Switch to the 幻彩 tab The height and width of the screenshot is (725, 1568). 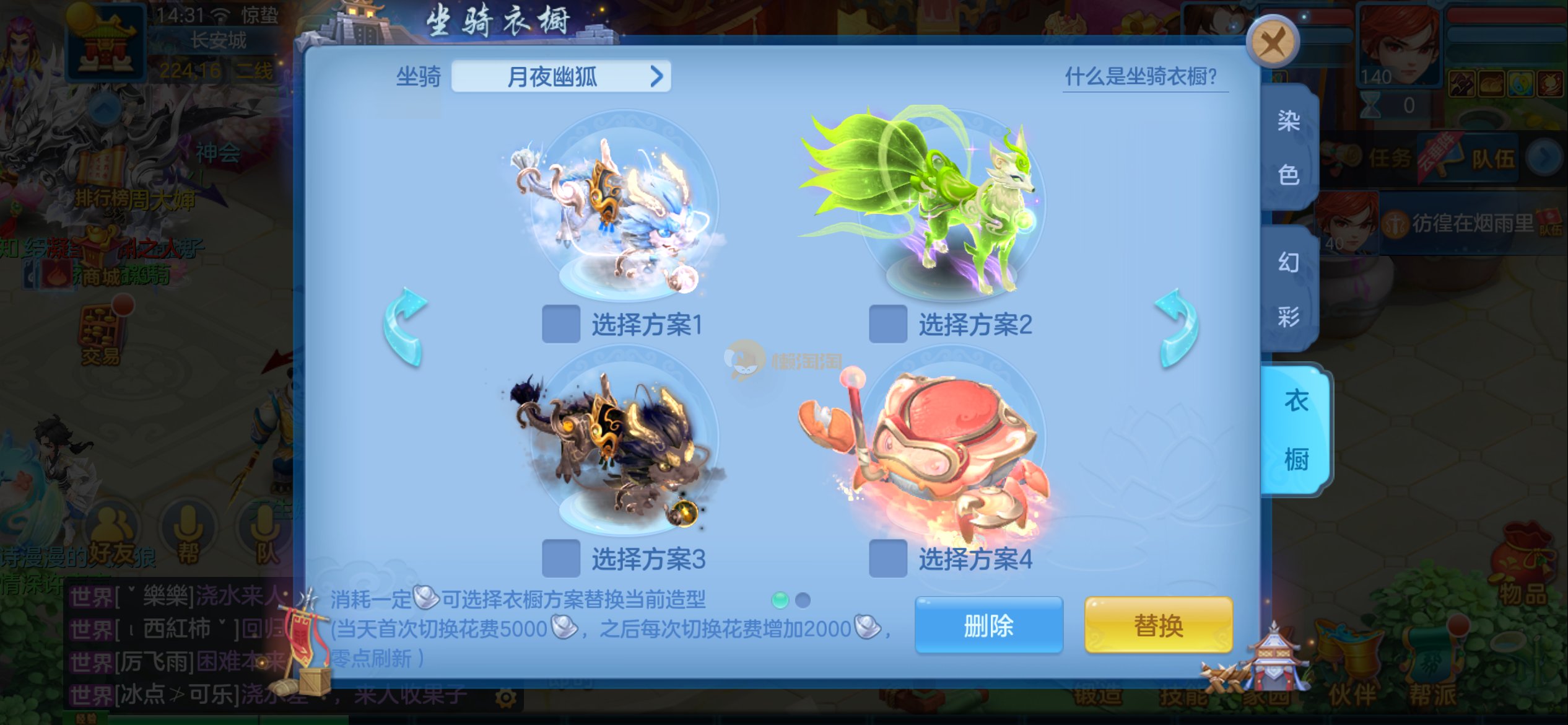(x=1289, y=289)
